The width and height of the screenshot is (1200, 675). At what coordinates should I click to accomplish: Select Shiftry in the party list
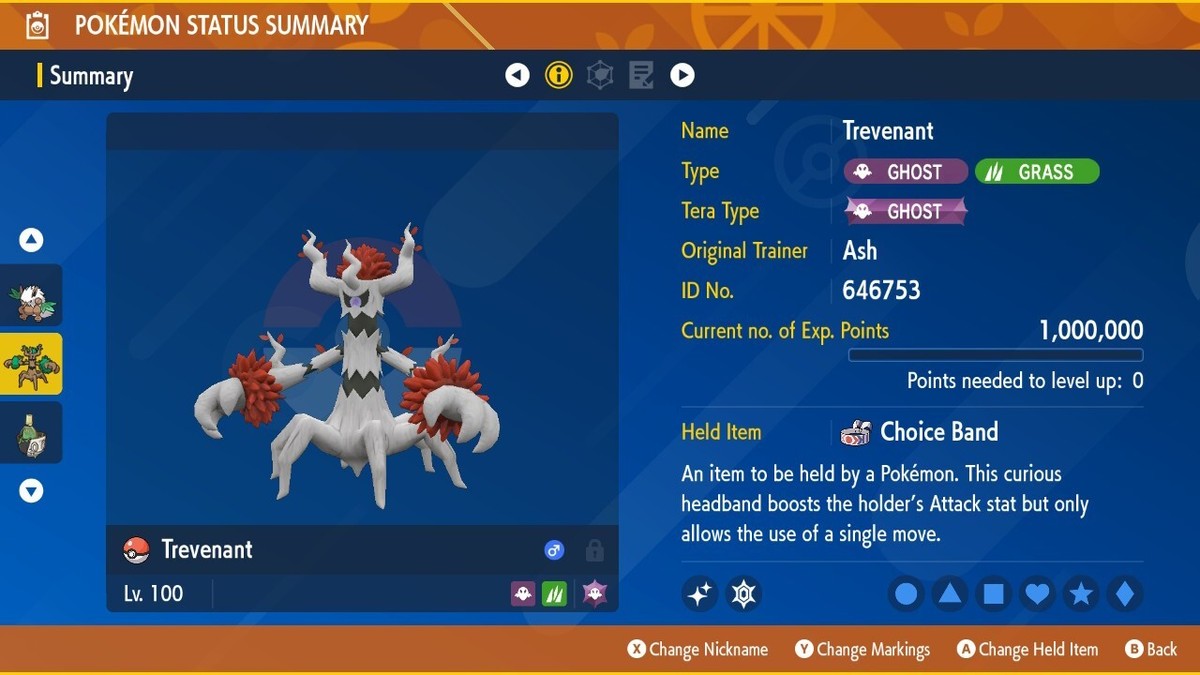31,295
